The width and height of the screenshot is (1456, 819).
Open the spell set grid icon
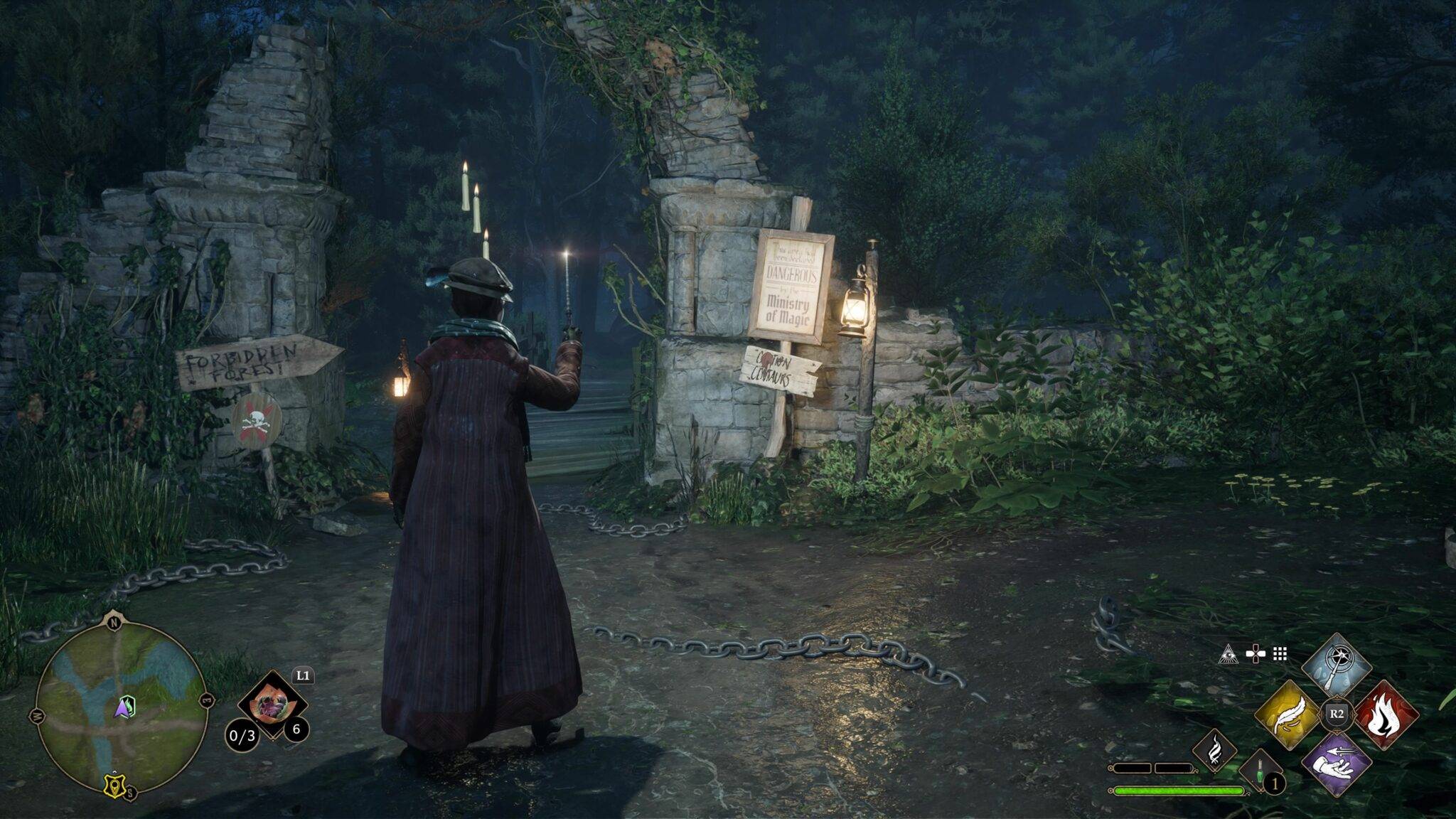1280,654
